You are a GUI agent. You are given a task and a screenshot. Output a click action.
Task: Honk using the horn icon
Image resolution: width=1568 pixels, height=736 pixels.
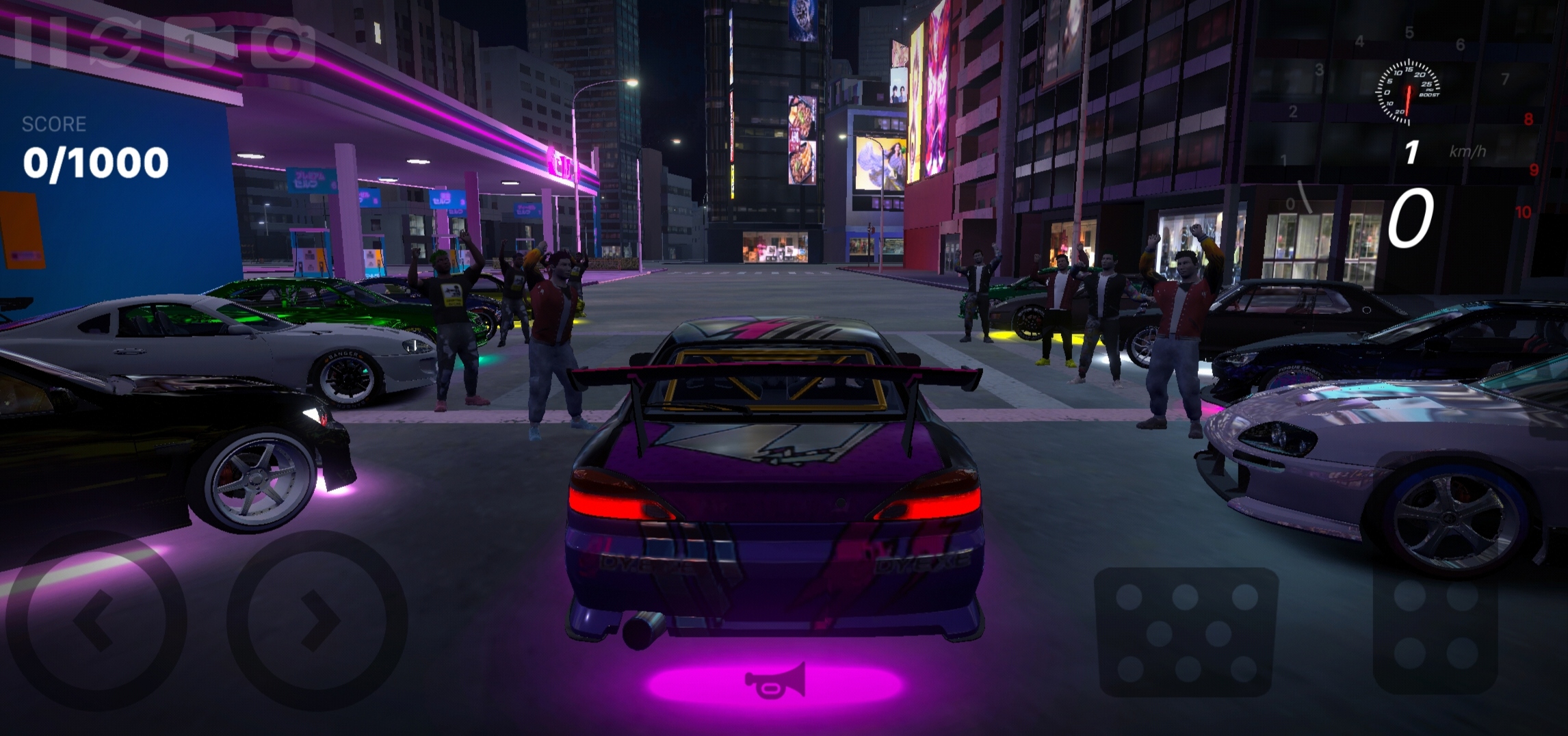(x=775, y=682)
